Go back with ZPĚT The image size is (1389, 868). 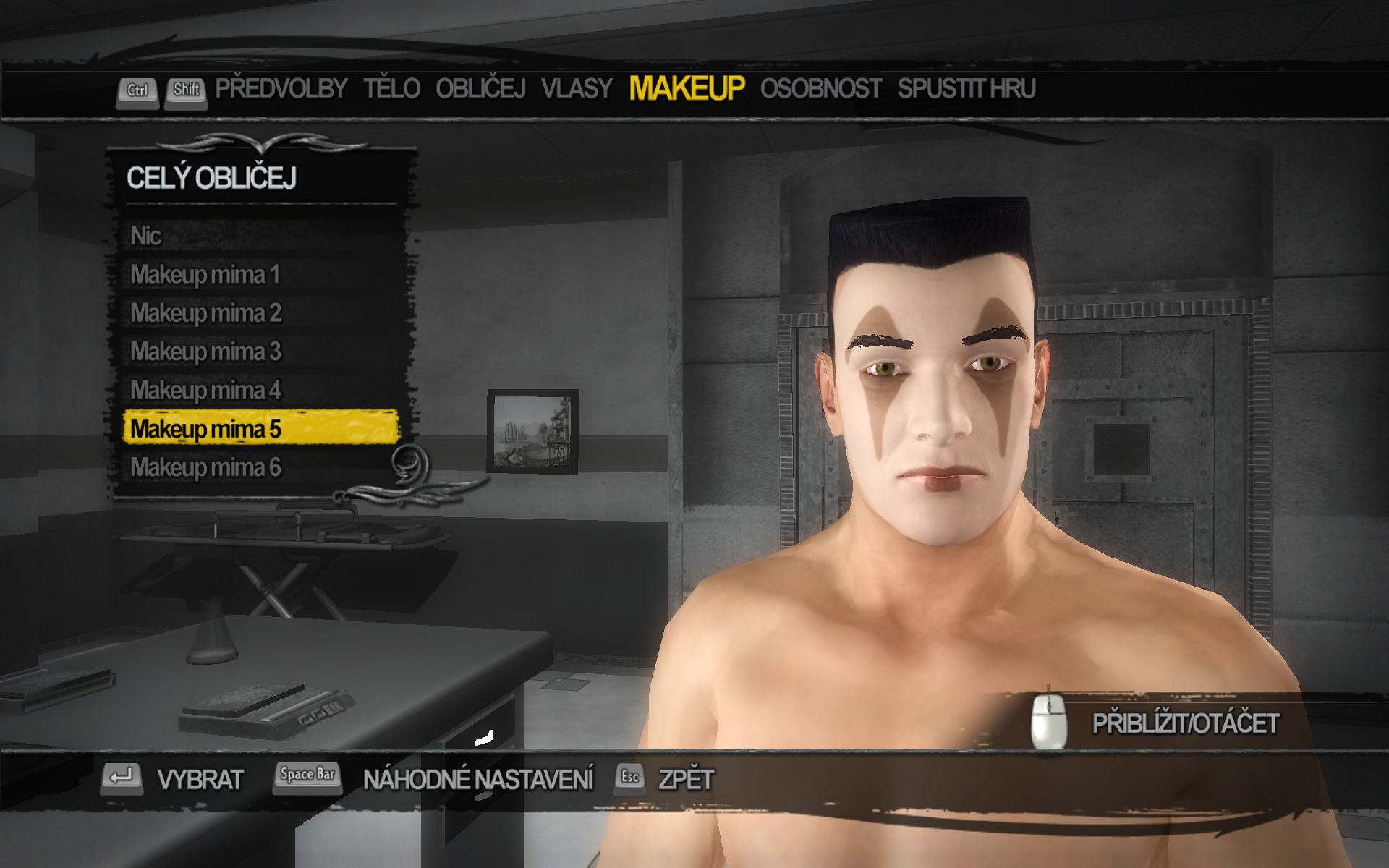tap(685, 780)
